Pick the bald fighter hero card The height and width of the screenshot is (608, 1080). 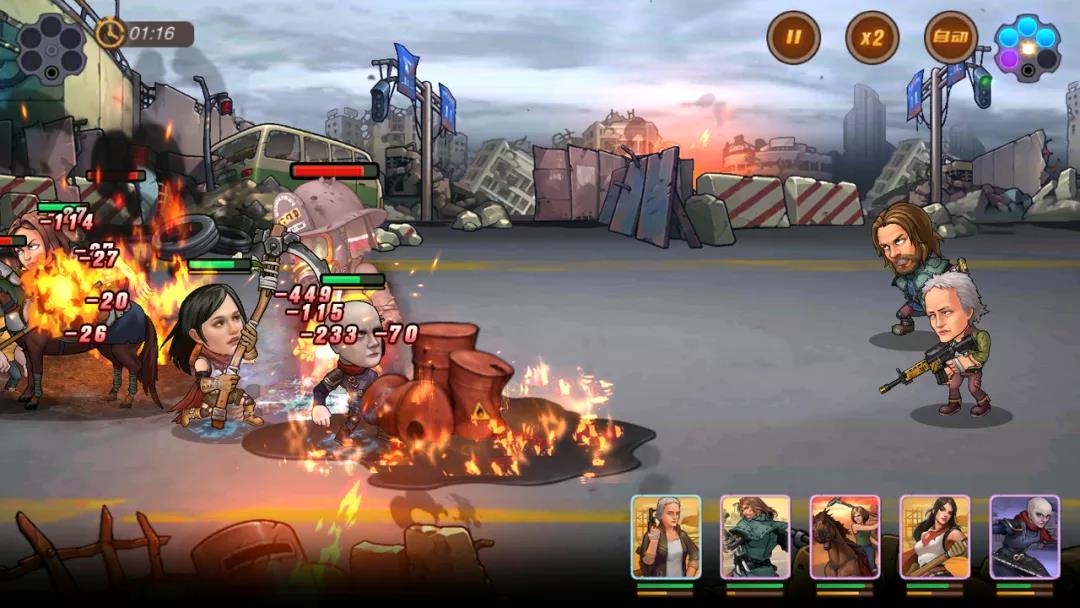coord(1025,537)
